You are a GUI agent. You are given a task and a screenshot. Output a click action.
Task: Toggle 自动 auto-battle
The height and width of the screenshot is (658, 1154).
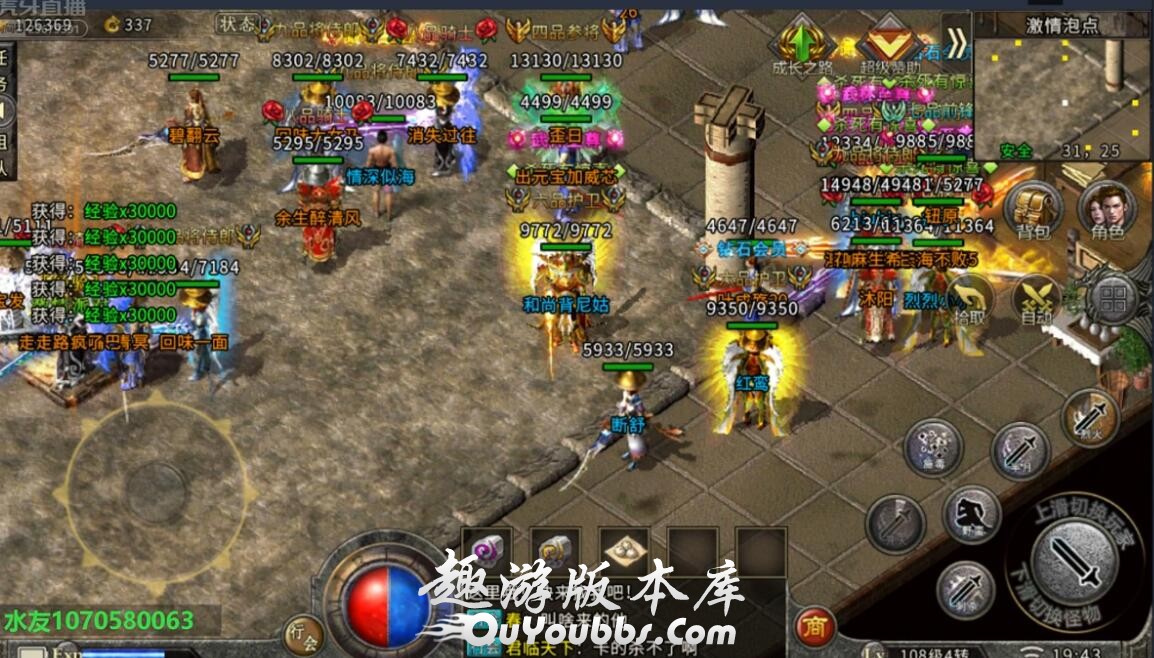coord(1038,298)
